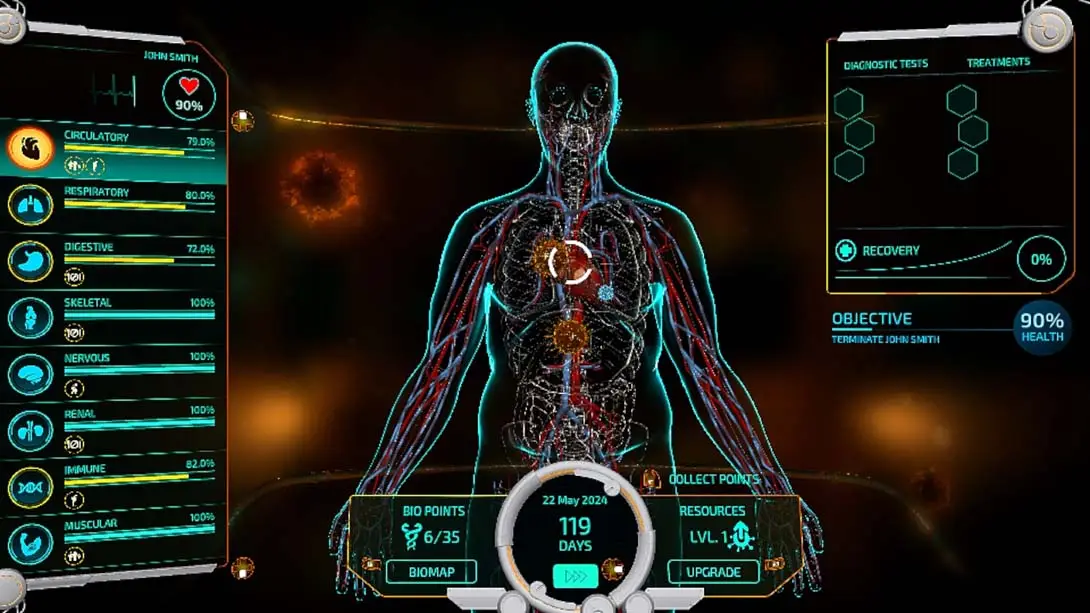The height and width of the screenshot is (613, 1090).
Task: Choose the Immune system DNA icon
Action: [x=30, y=486]
